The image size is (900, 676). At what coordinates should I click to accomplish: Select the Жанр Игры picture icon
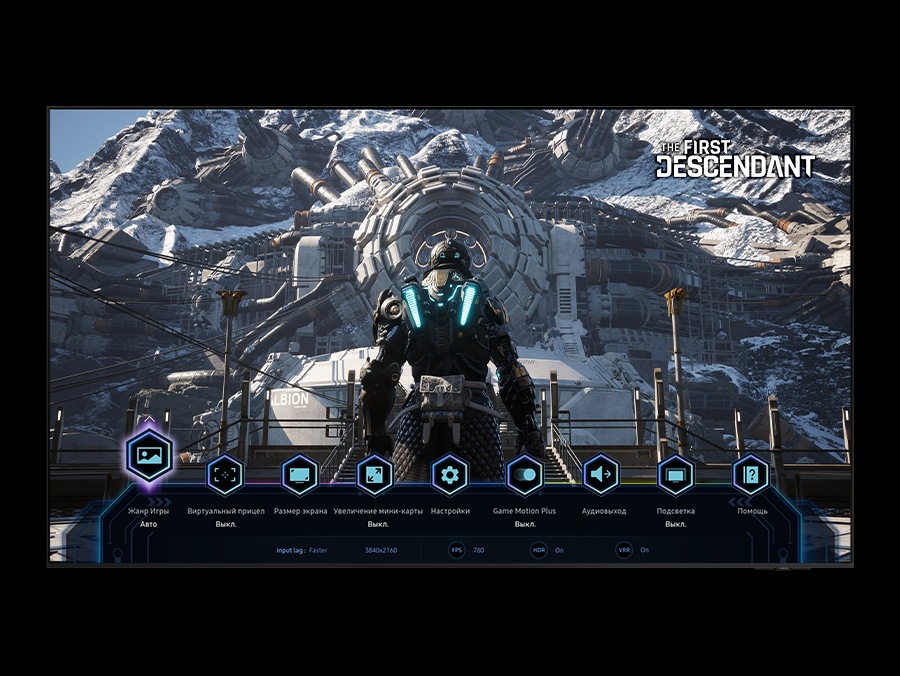[150, 458]
